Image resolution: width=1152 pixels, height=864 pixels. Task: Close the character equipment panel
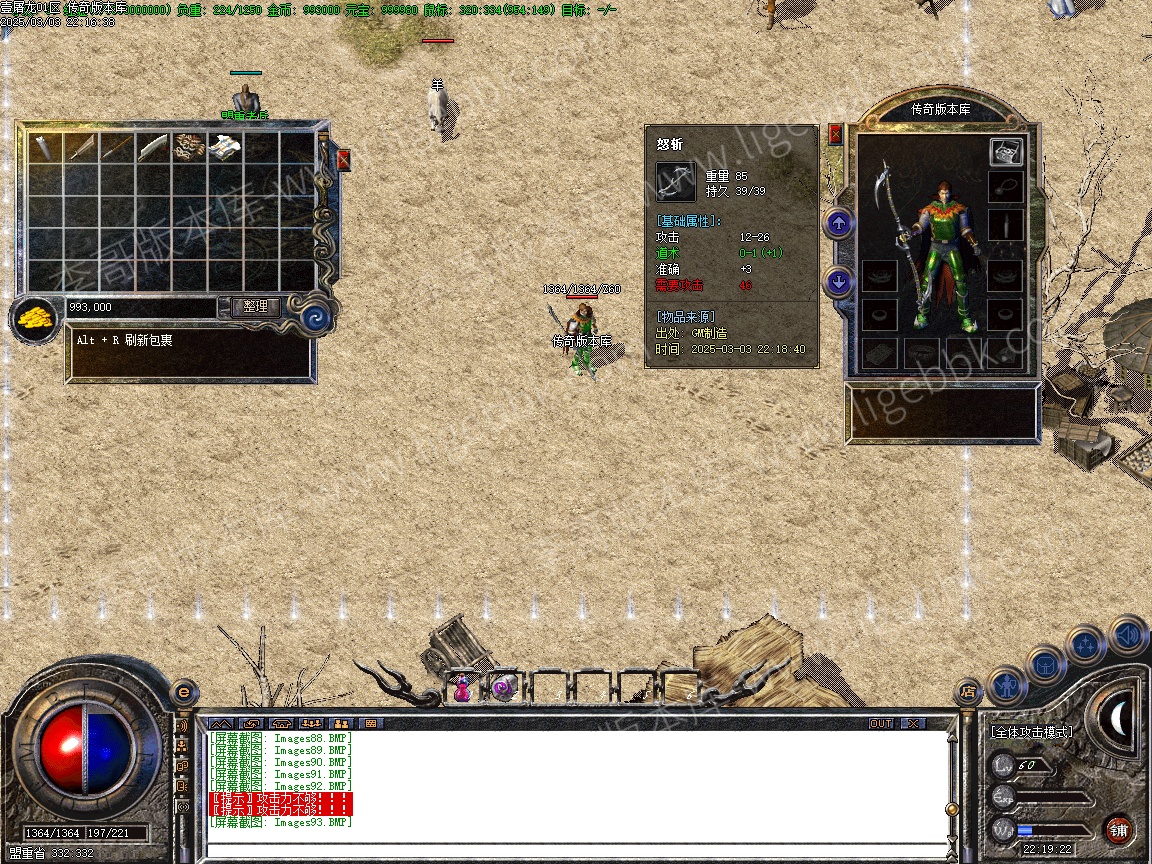click(836, 133)
